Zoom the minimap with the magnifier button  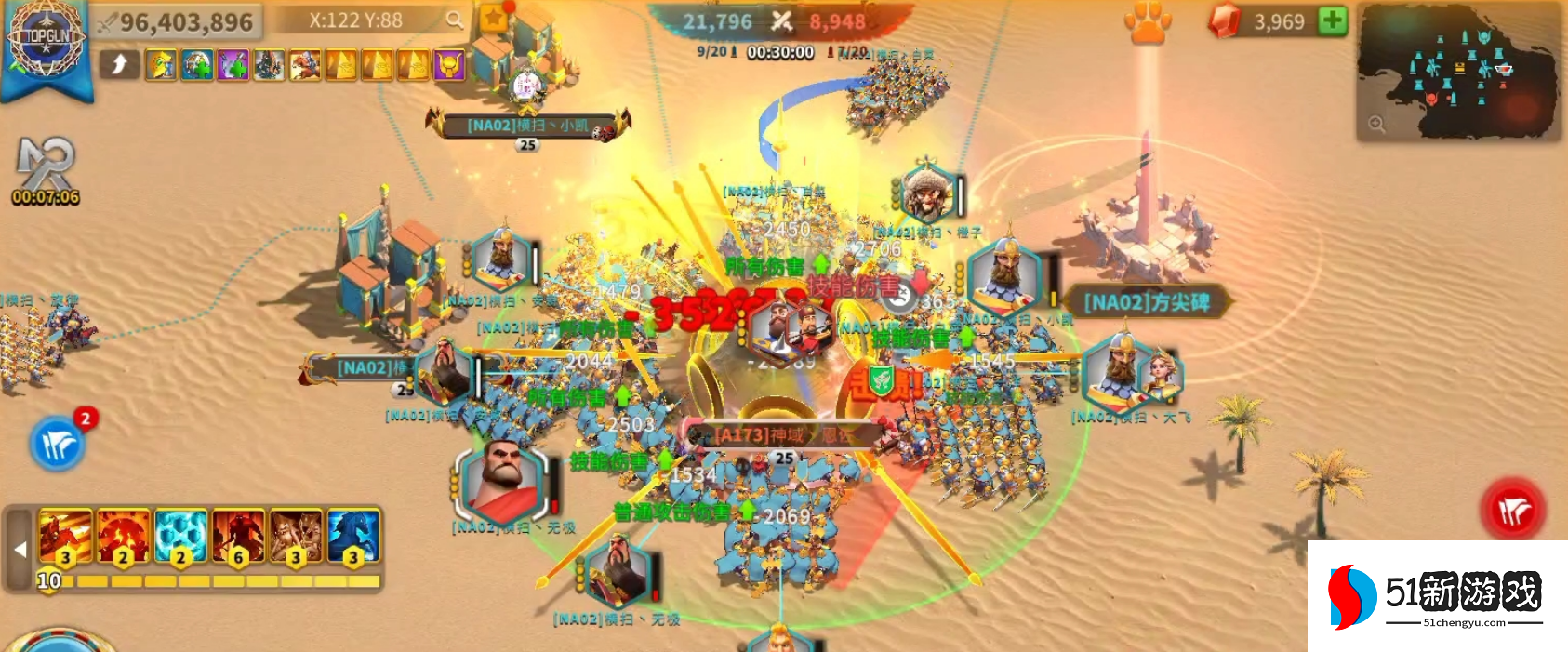click(1376, 124)
